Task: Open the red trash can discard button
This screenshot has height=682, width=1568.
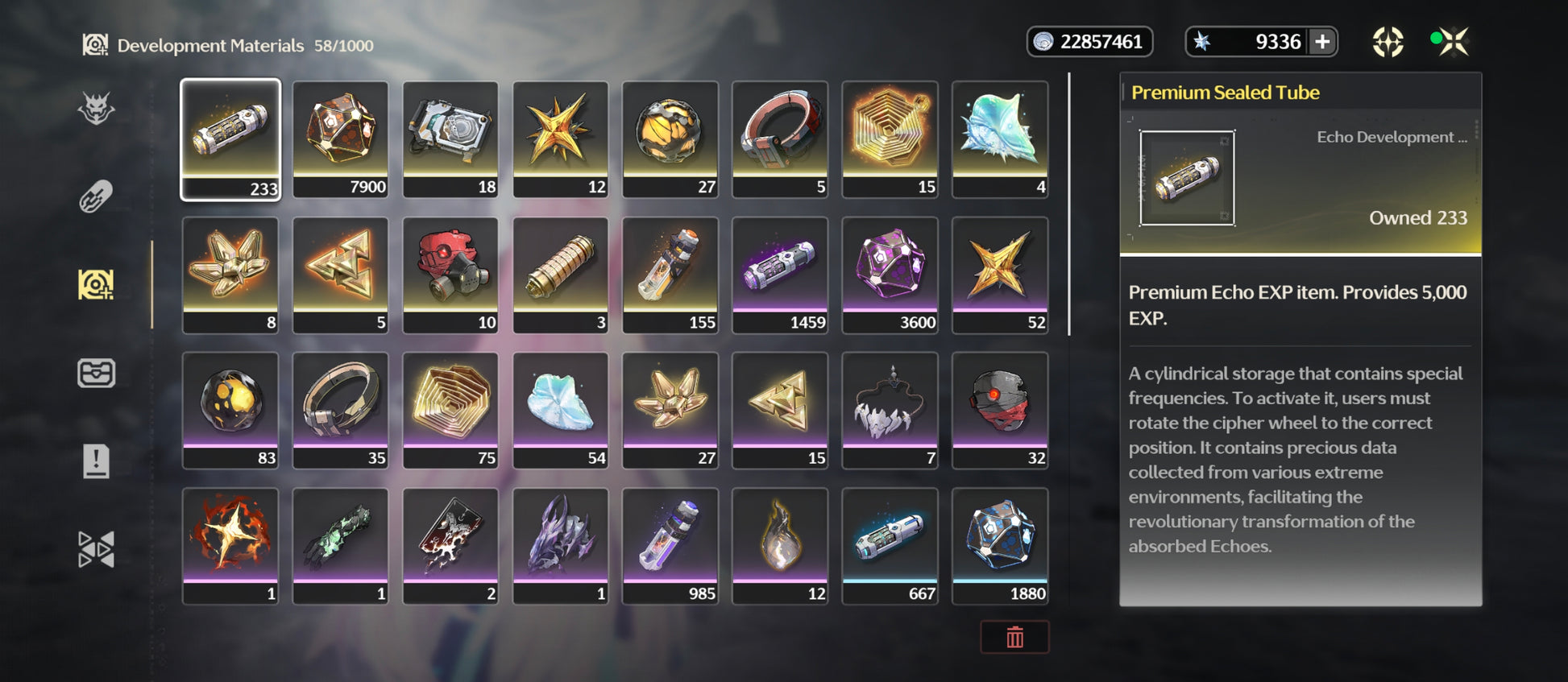Action: (1014, 638)
